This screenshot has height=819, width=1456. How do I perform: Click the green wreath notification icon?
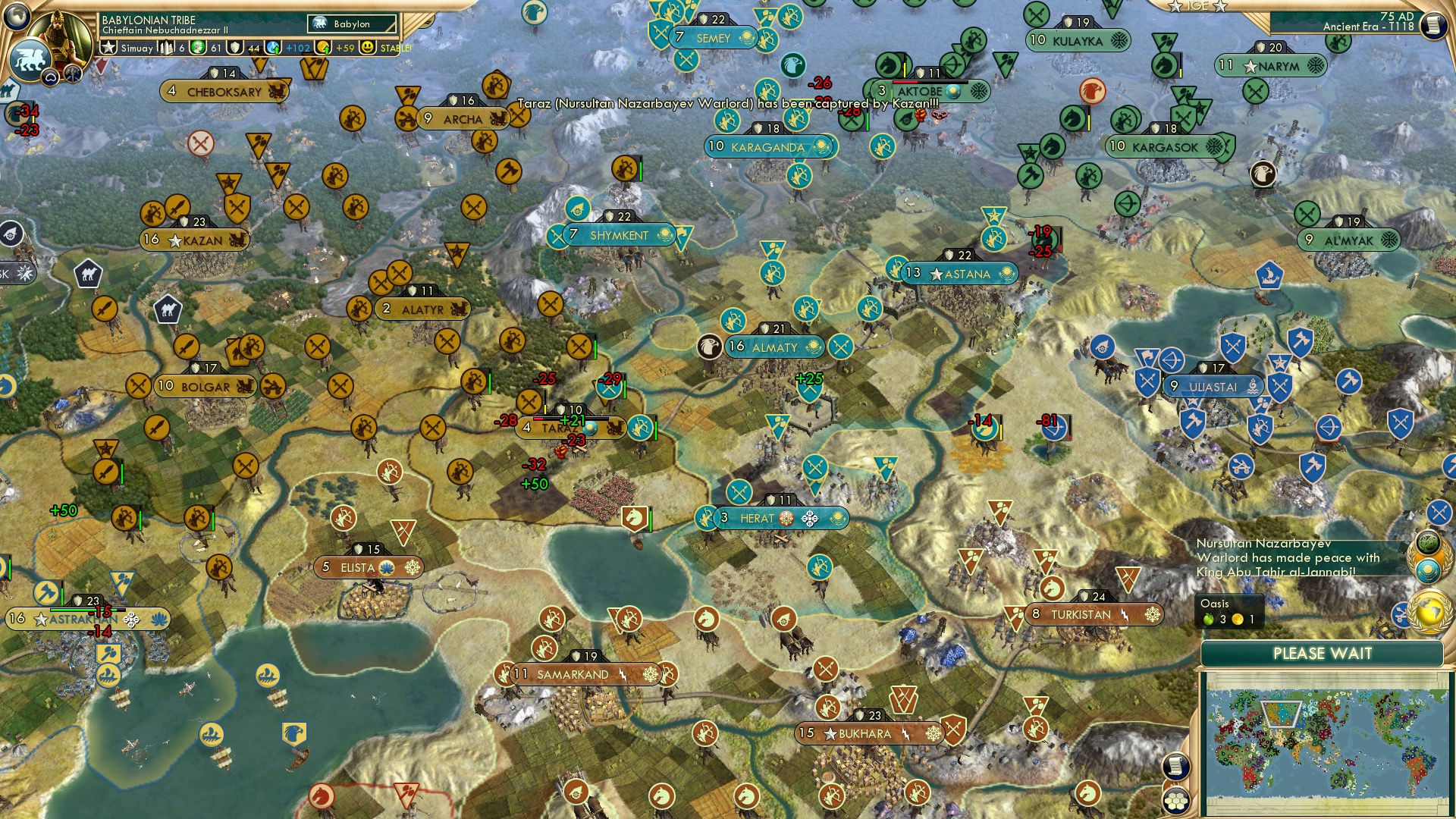(x=1428, y=541)
